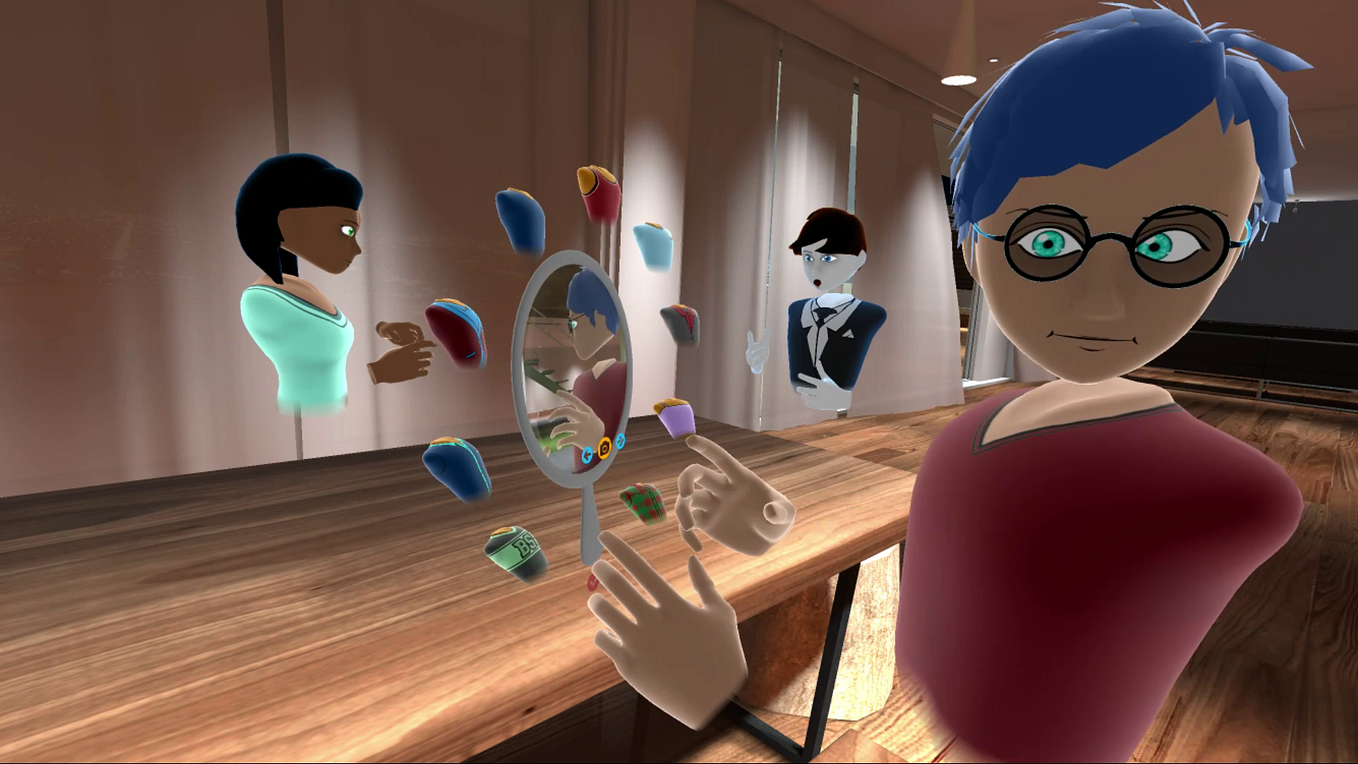Click the left arrow to browse previous items
Image resolution: width=1358 pixels, height=764 pixels.
[587, 454]
